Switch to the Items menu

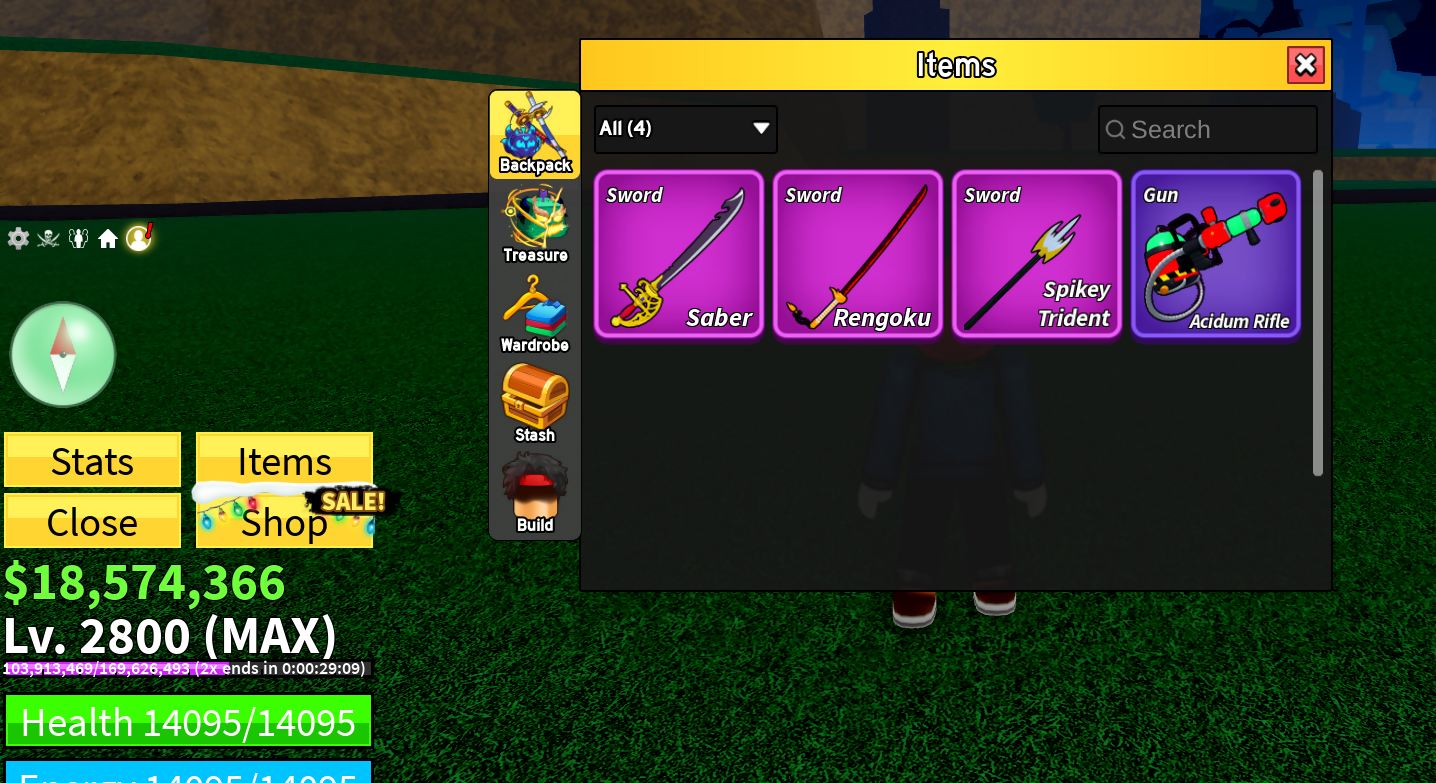click(x=284, y=460)
